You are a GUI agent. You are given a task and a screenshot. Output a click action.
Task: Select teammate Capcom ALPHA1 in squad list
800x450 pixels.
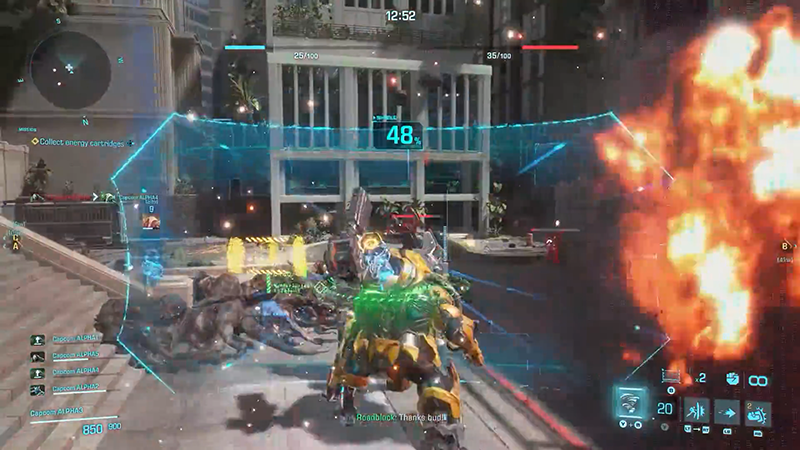click(x=75, y=339)
